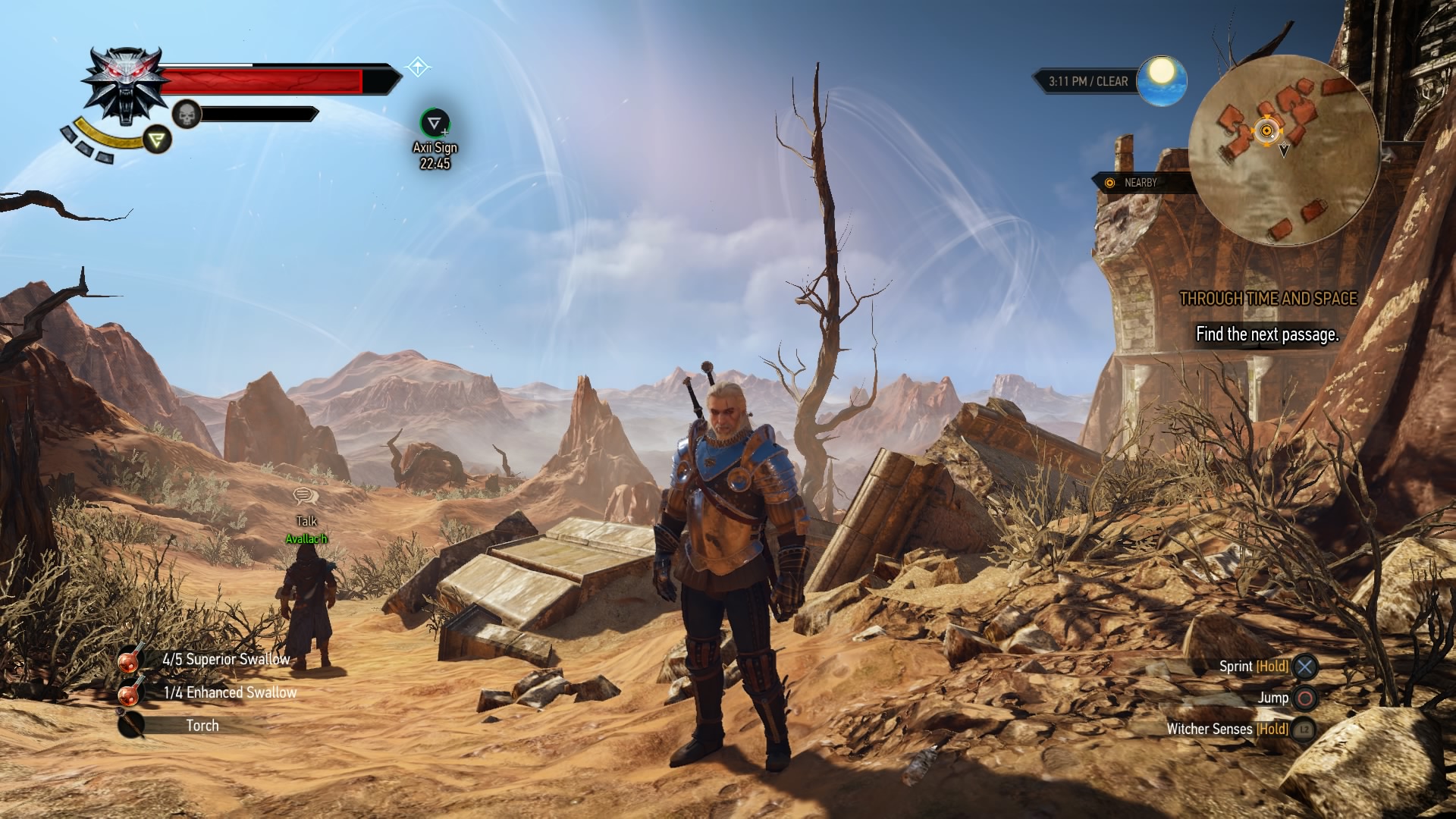Click the circular minimap
This screenshot has width=1456, height=819.
(1283, 149)
